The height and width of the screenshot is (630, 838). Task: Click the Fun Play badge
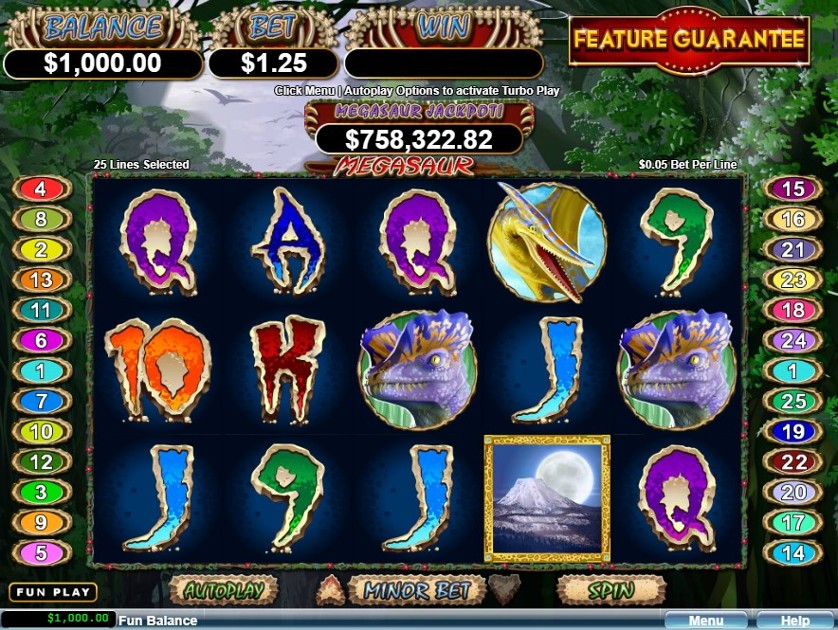point(53,593)
